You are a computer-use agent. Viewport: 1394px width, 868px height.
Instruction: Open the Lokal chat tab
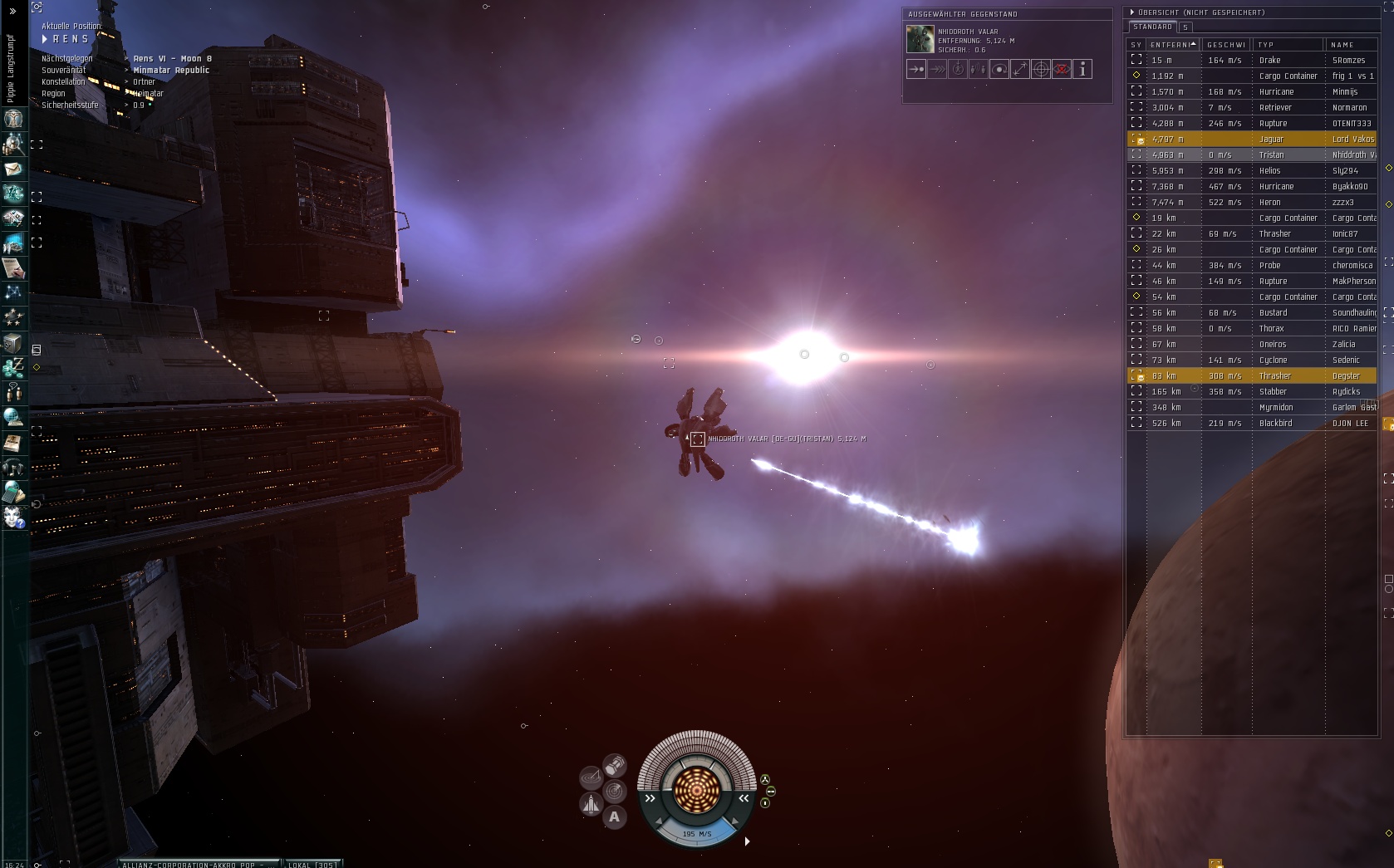[x=312, y=864]
